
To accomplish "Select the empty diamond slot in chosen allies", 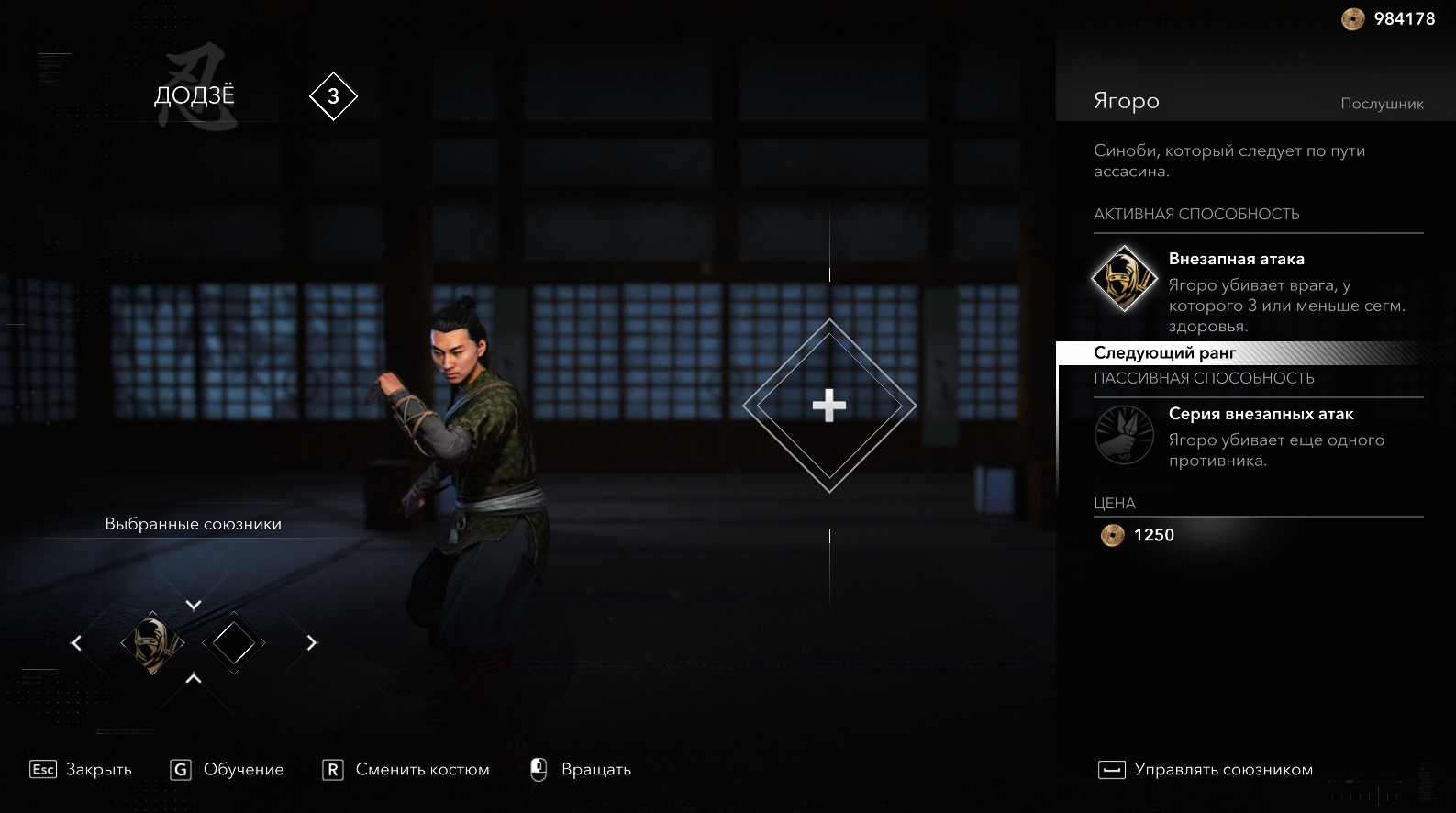I will pos(234,642).
